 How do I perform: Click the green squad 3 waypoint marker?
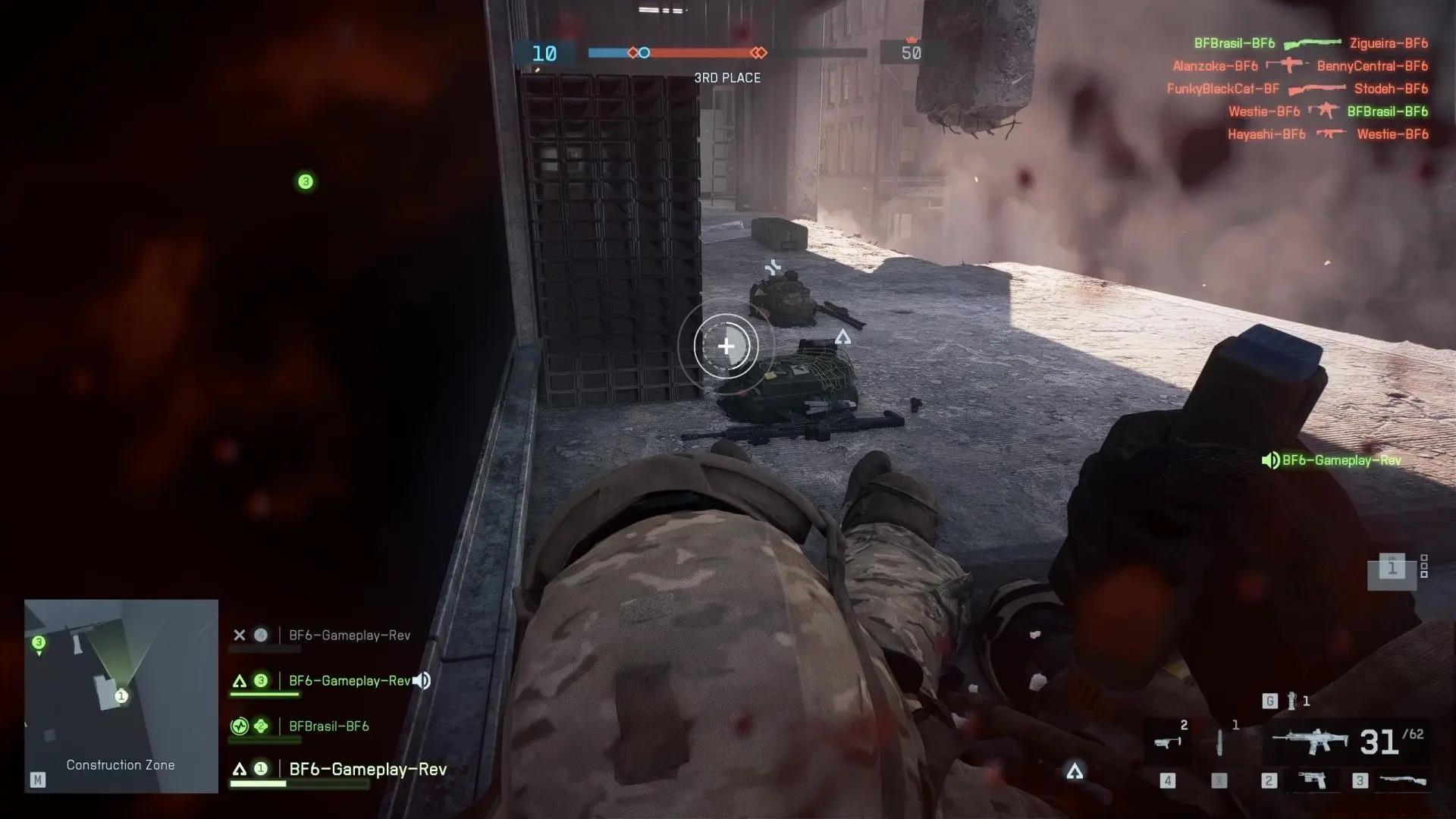[x=306, y=182]
